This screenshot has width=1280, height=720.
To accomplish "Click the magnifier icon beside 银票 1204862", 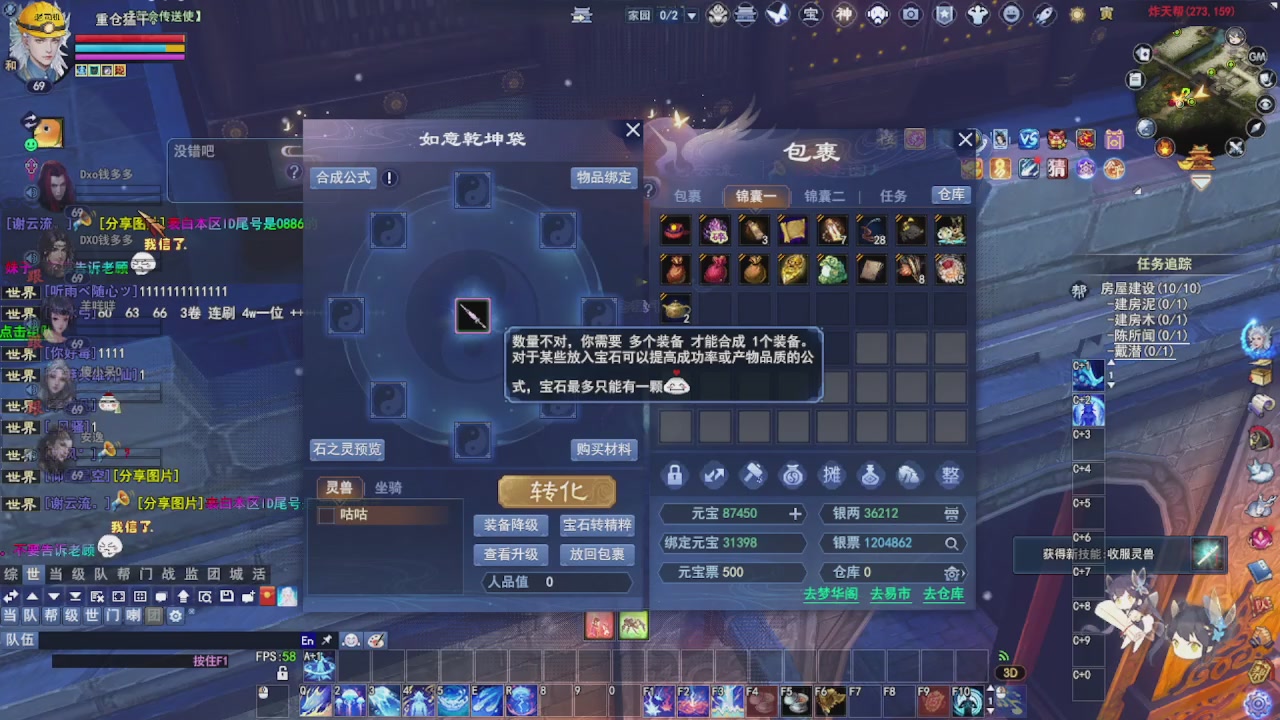I will tap(952, 543).
